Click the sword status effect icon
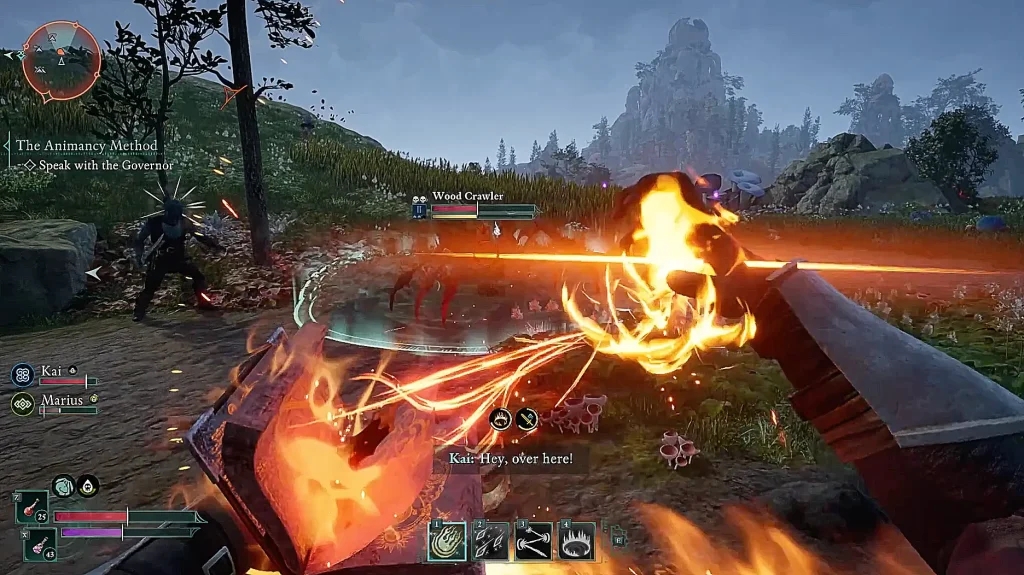Screen dimensions: 1024x575 coord(527,420)
